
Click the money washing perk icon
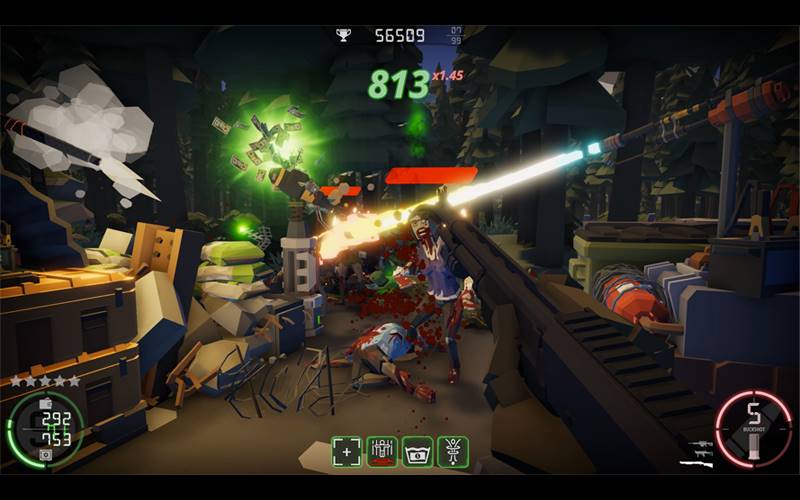[417, 451]
